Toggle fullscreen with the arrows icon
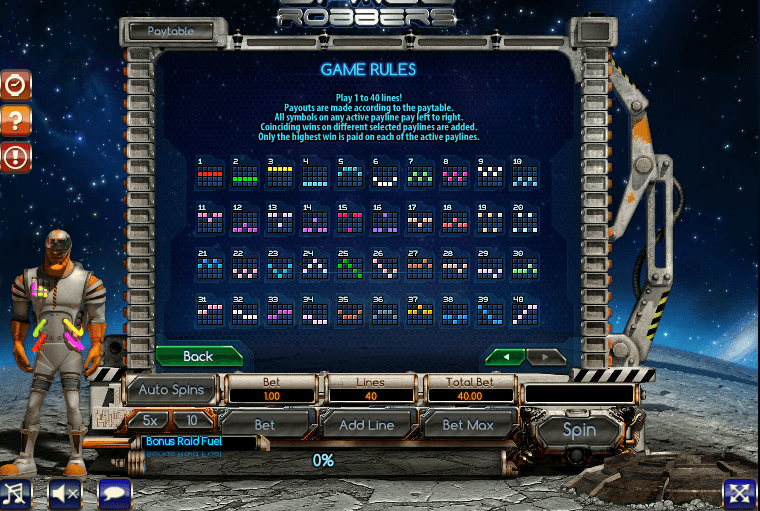This screenshot has height=511, width=760. pos(739,493)
